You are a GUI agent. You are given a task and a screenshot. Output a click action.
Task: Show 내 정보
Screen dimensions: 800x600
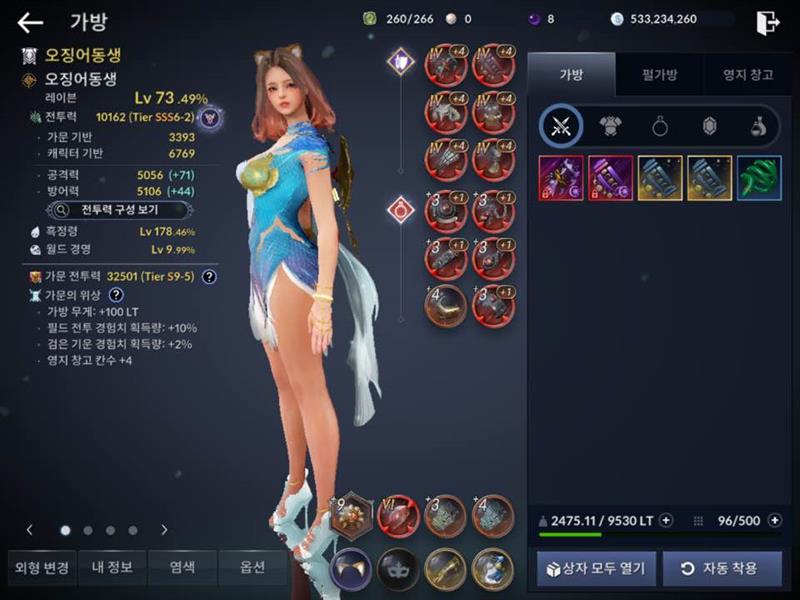pyautogui.click(x=112, y=568)
